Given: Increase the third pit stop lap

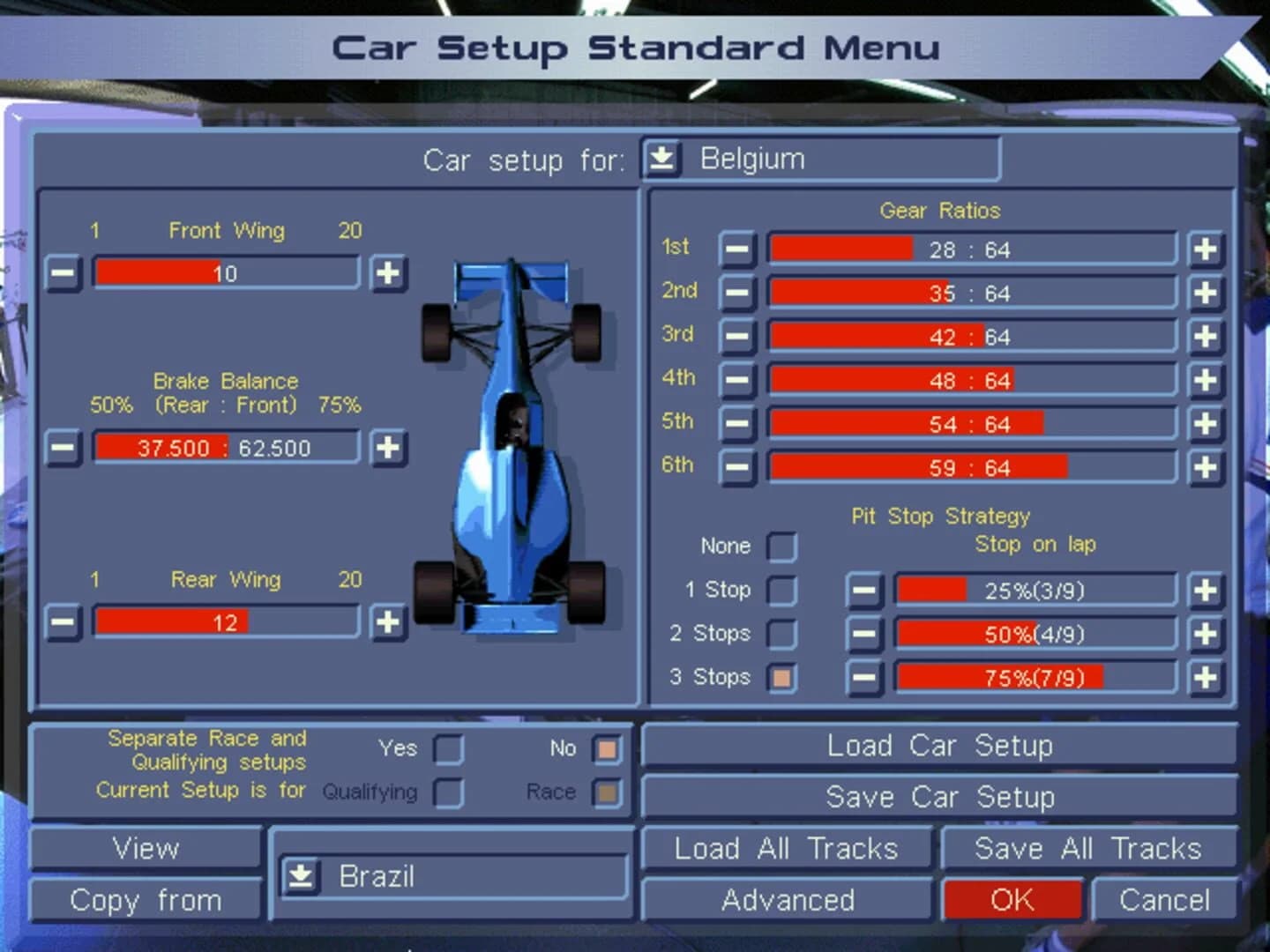Looking at the screenshot, I should pos(1205,678).
